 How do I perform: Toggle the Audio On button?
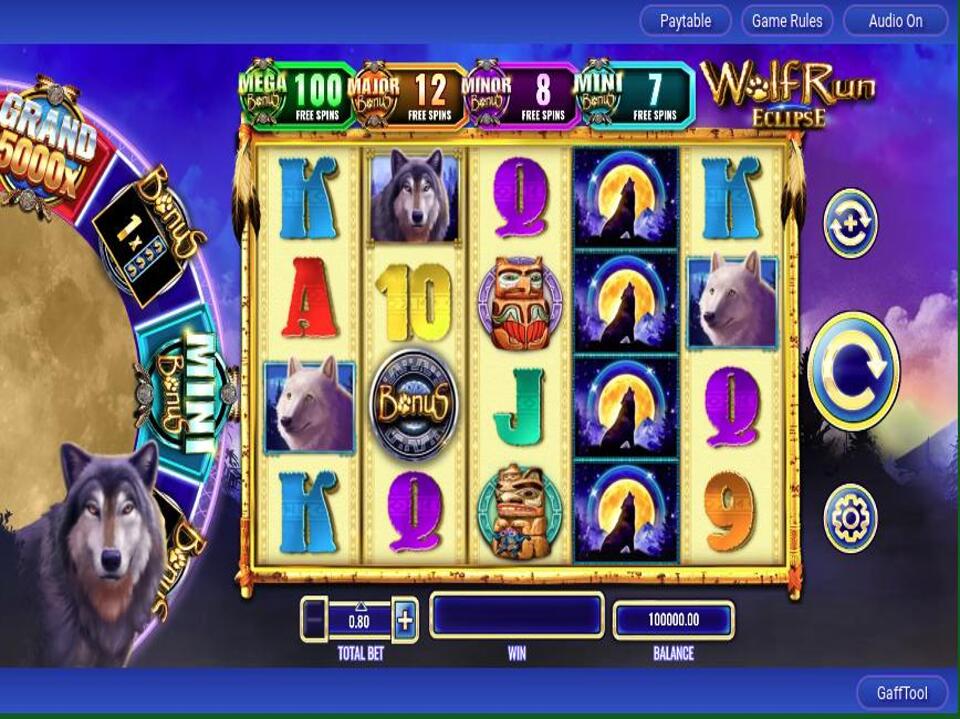[895, 21]
